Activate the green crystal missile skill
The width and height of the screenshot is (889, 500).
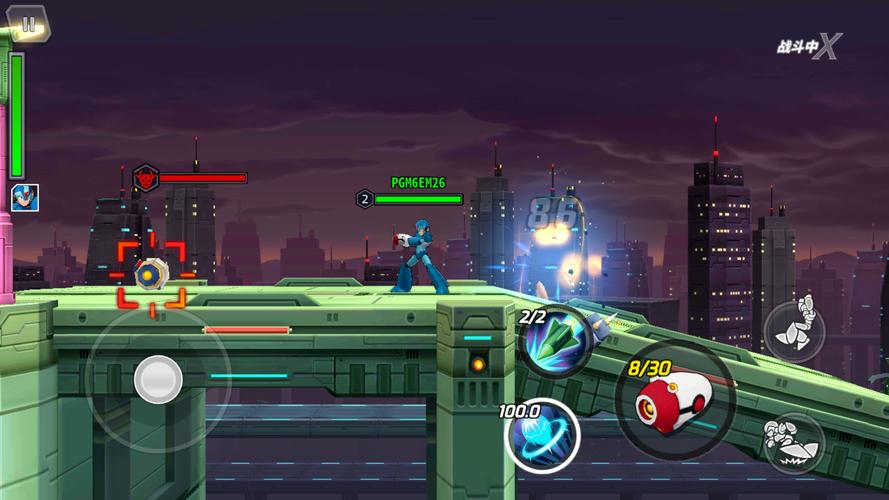[556, 341]
